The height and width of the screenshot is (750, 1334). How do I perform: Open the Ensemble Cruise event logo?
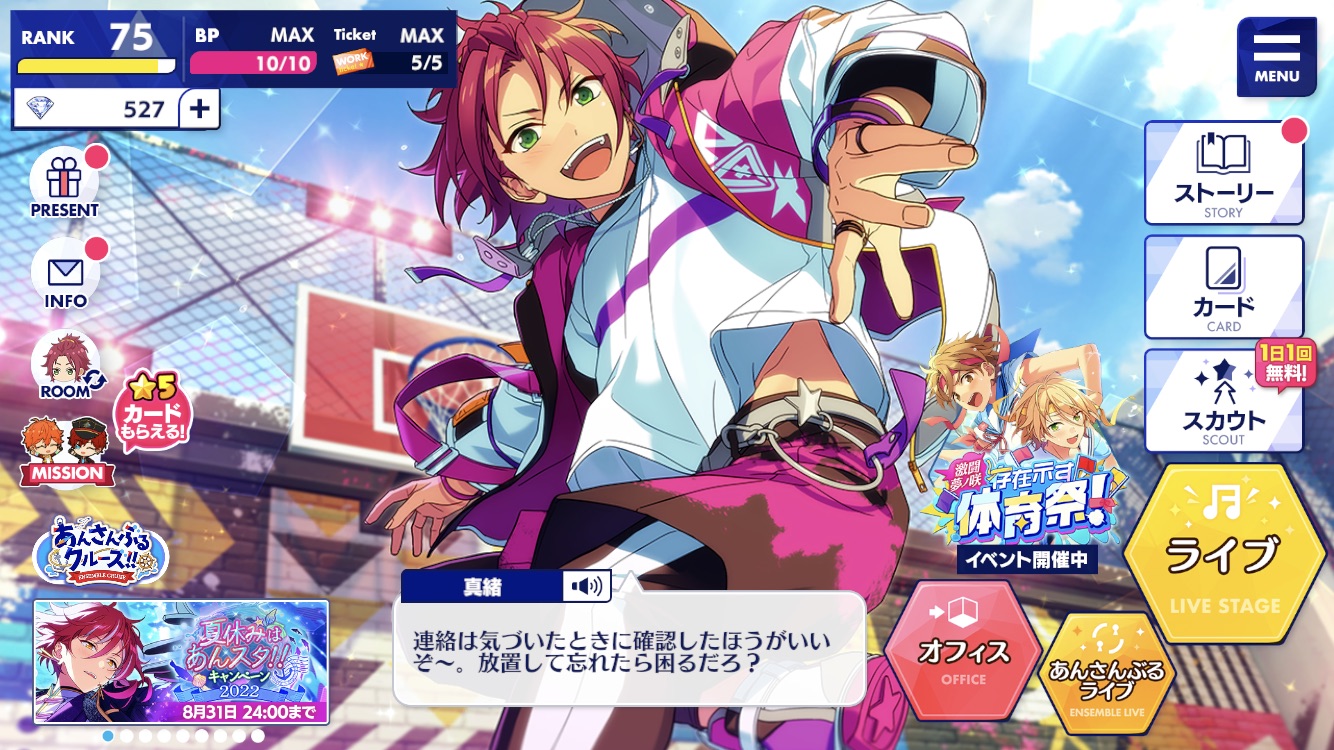tap(100, 551)
